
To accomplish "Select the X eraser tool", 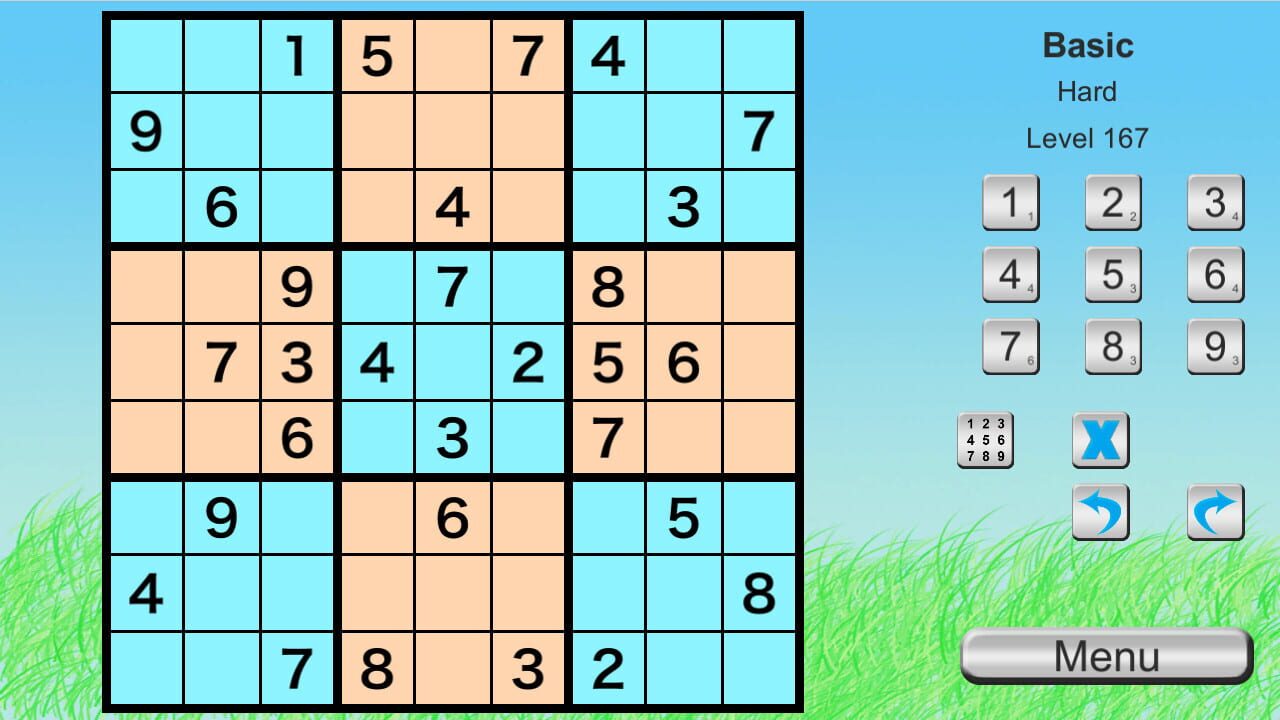I will tap(1100, 440).
